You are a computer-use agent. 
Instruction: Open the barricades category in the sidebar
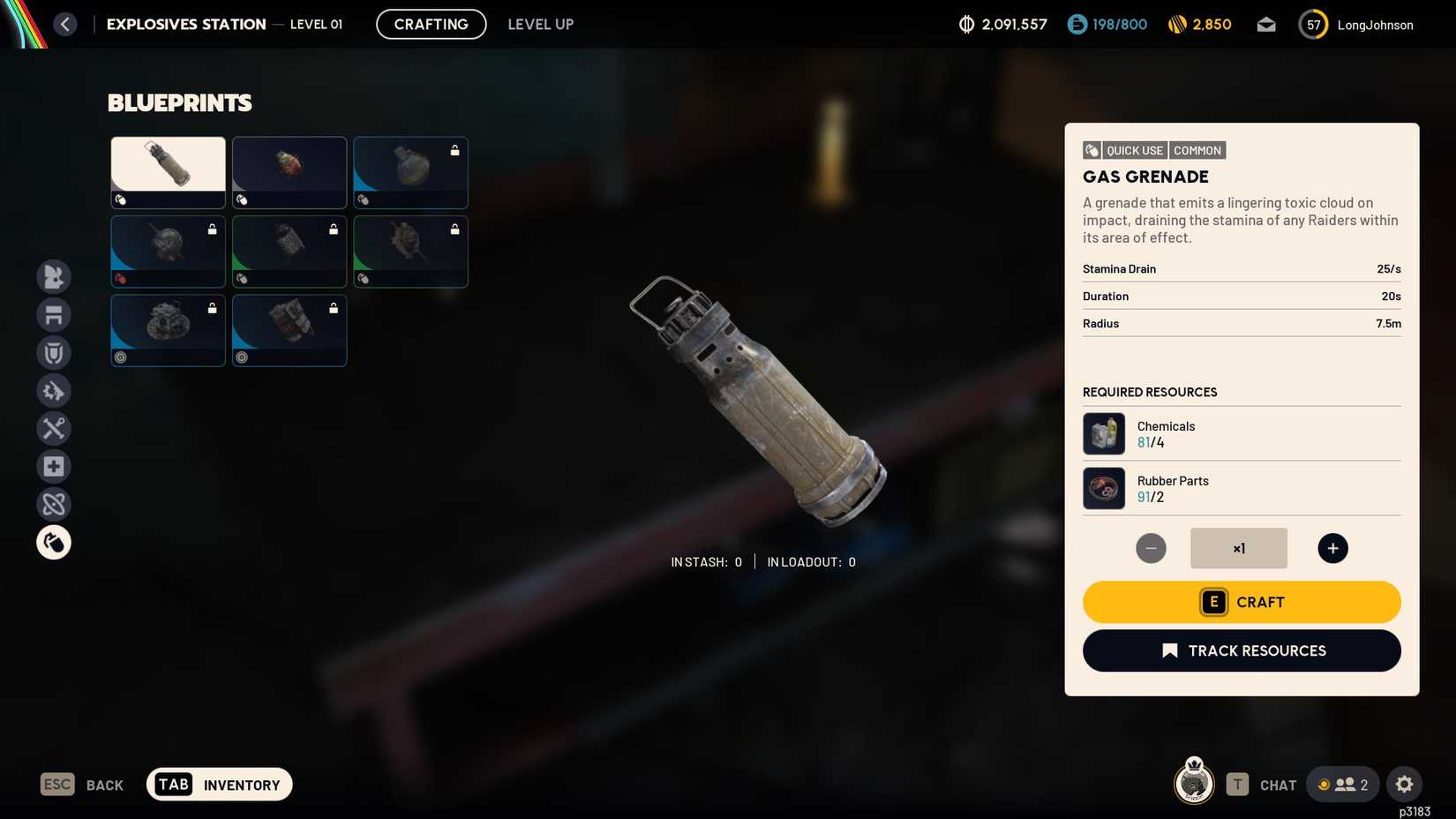pyautogui.click(x=54, y=315)
